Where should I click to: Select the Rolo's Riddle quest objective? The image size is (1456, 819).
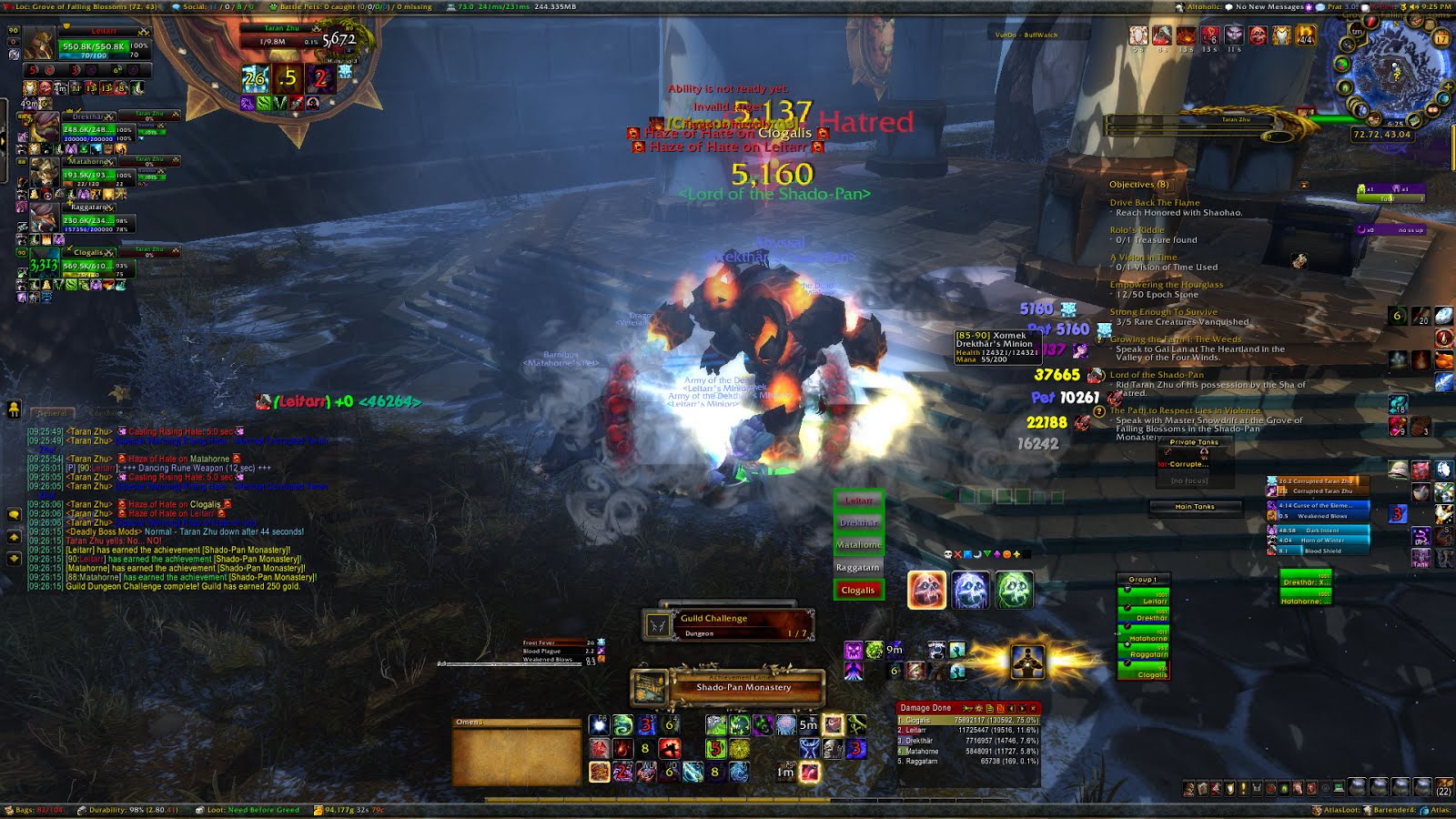[1137, 230]
